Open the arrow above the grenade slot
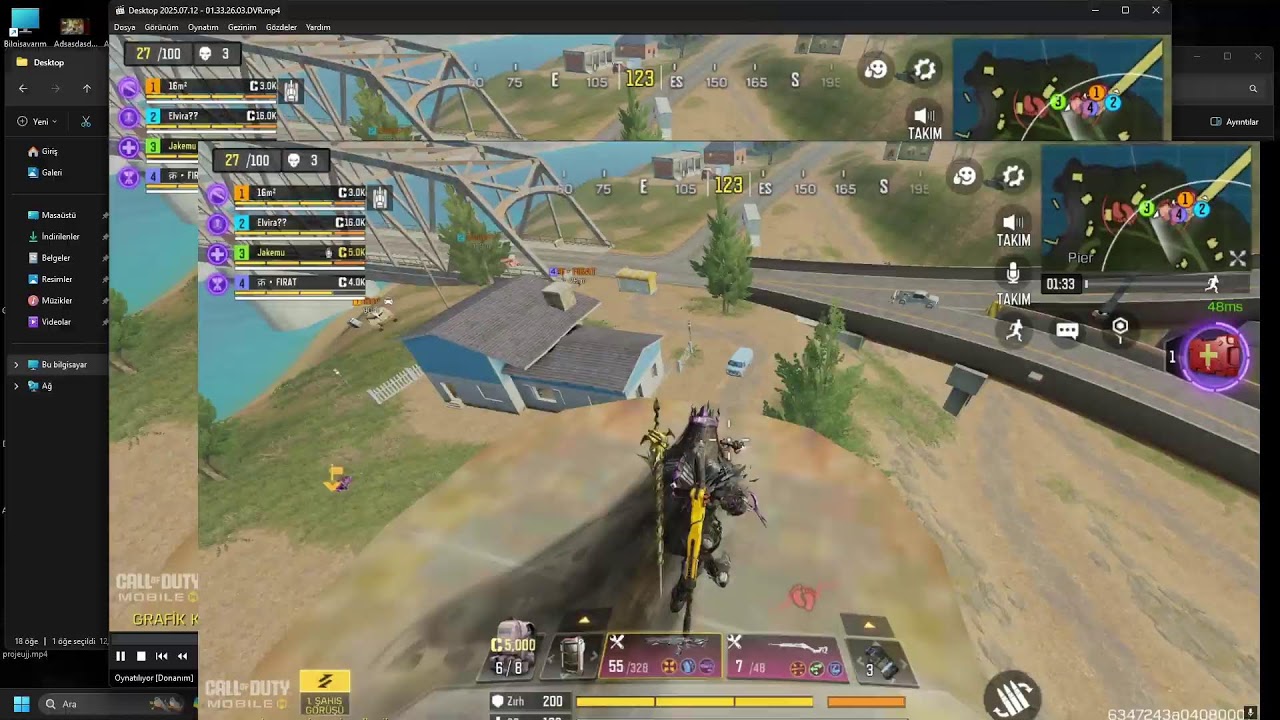 869,625
